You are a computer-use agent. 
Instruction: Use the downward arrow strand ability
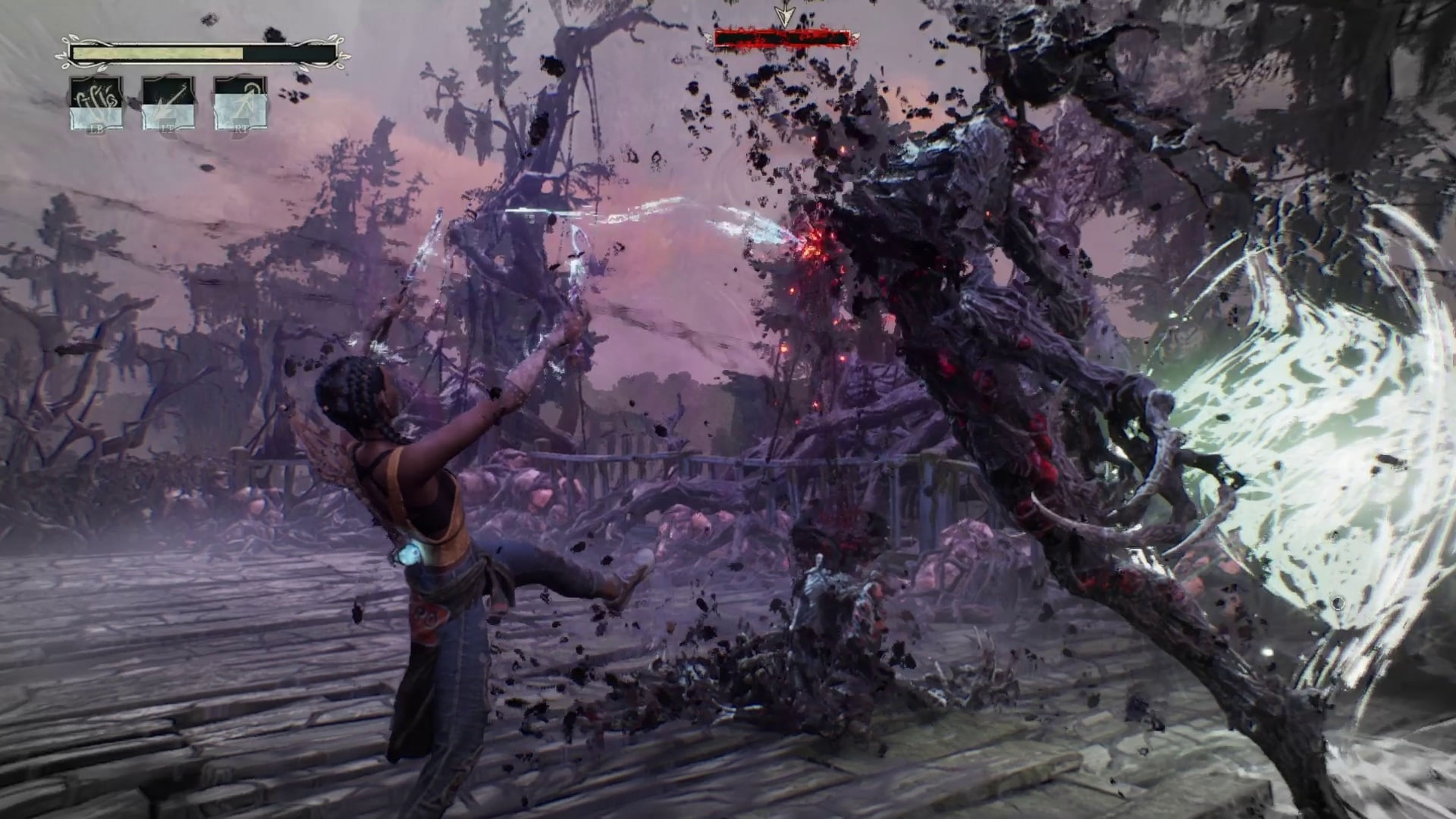point(168,104)
